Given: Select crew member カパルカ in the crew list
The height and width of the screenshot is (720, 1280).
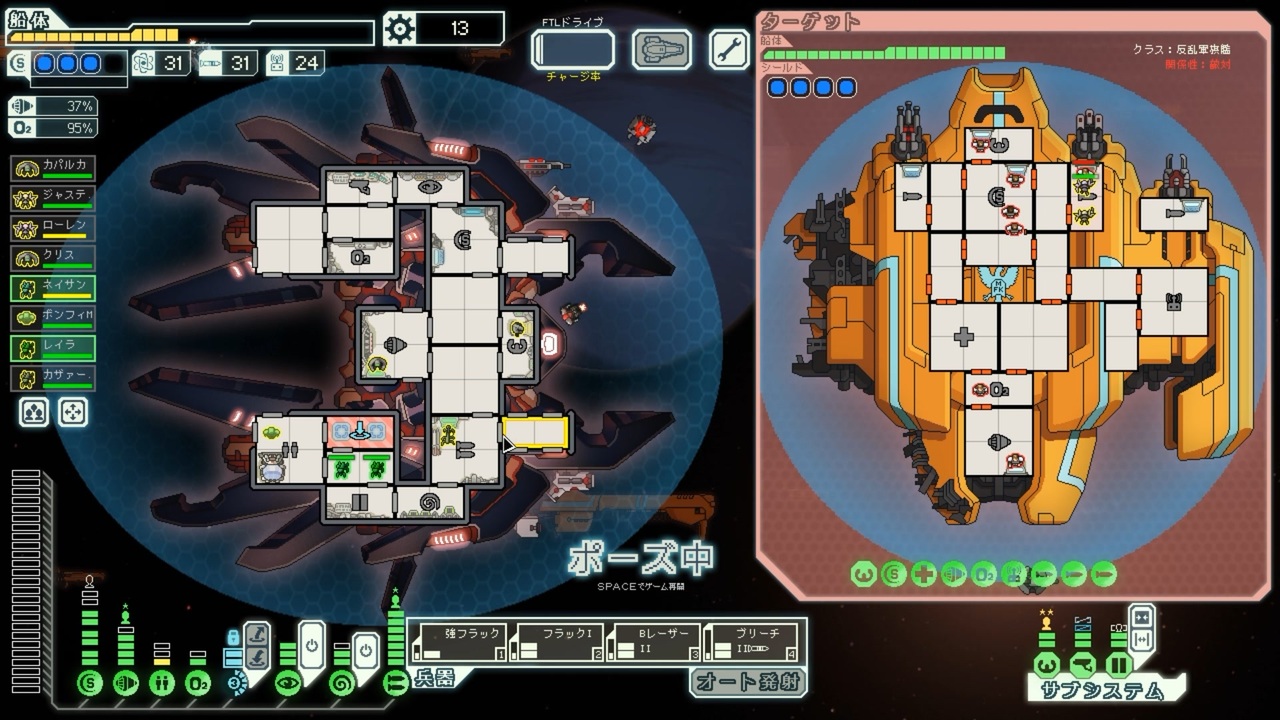Looking at the screenshot, I should click(54, 165).
